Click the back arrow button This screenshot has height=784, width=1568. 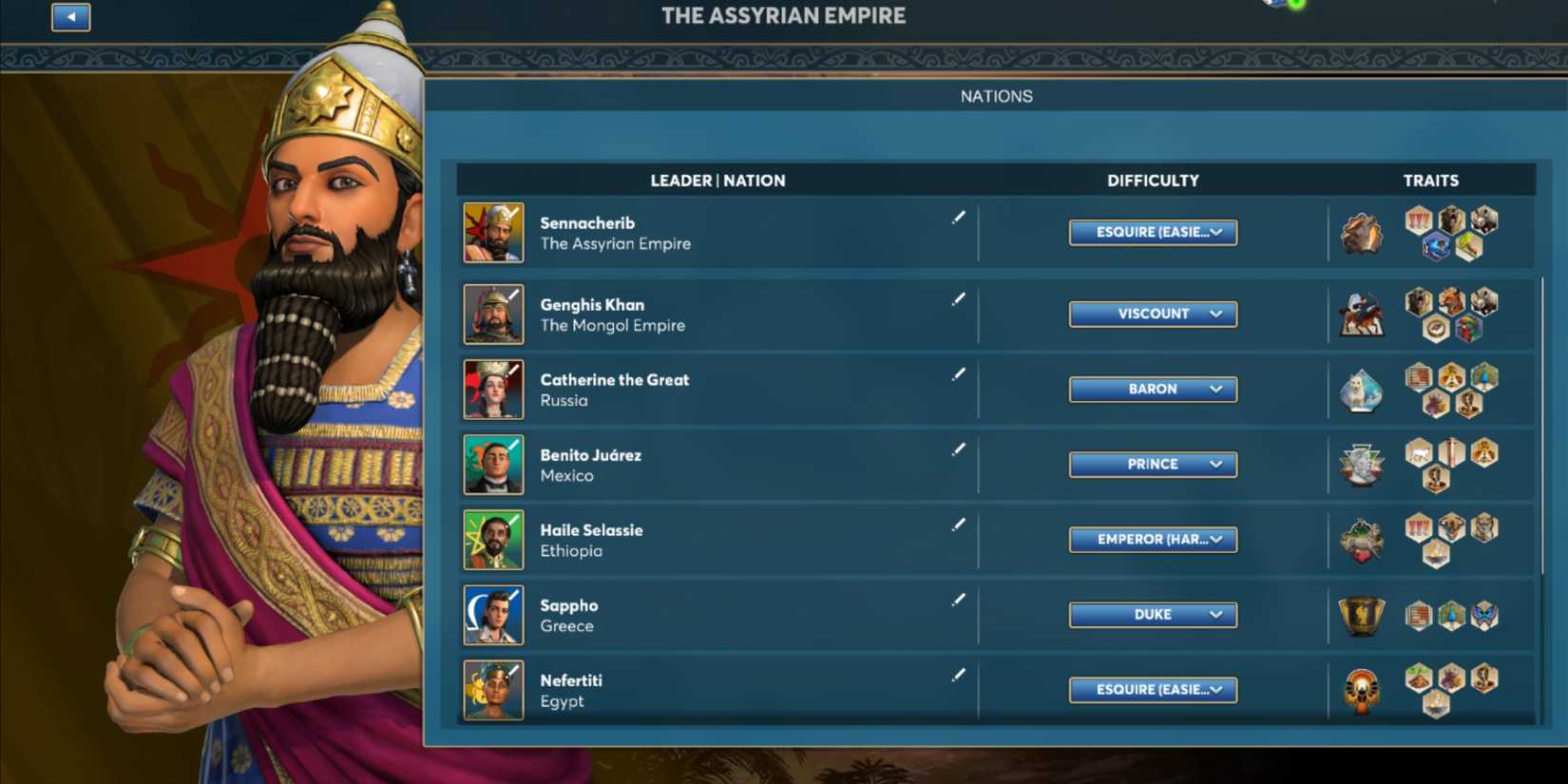pos(70,17)
